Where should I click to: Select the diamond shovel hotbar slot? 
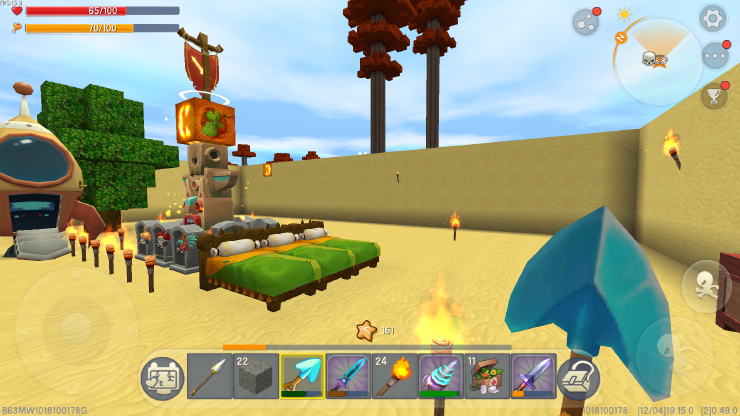tap(301, 377)
